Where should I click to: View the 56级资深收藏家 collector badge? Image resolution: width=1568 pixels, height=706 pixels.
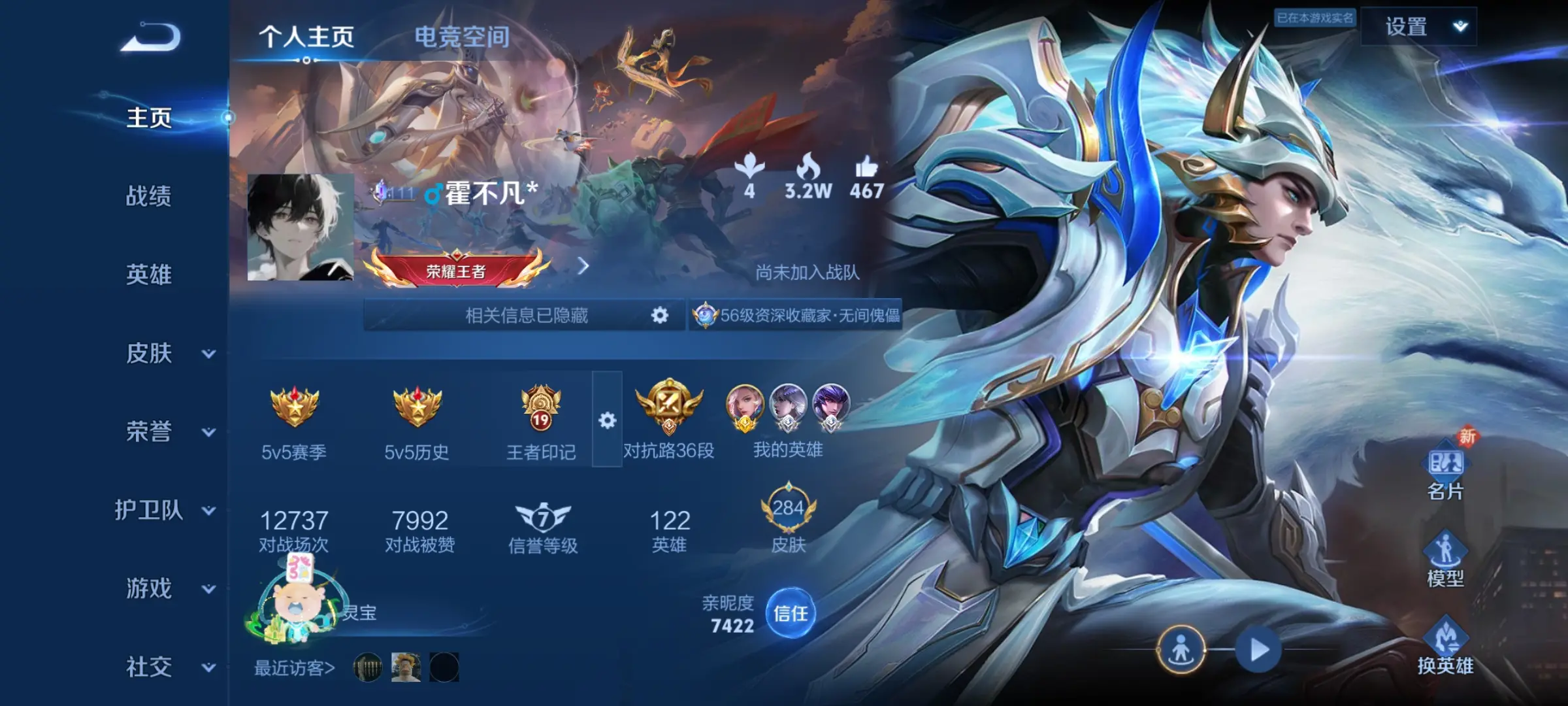[797, 316]
